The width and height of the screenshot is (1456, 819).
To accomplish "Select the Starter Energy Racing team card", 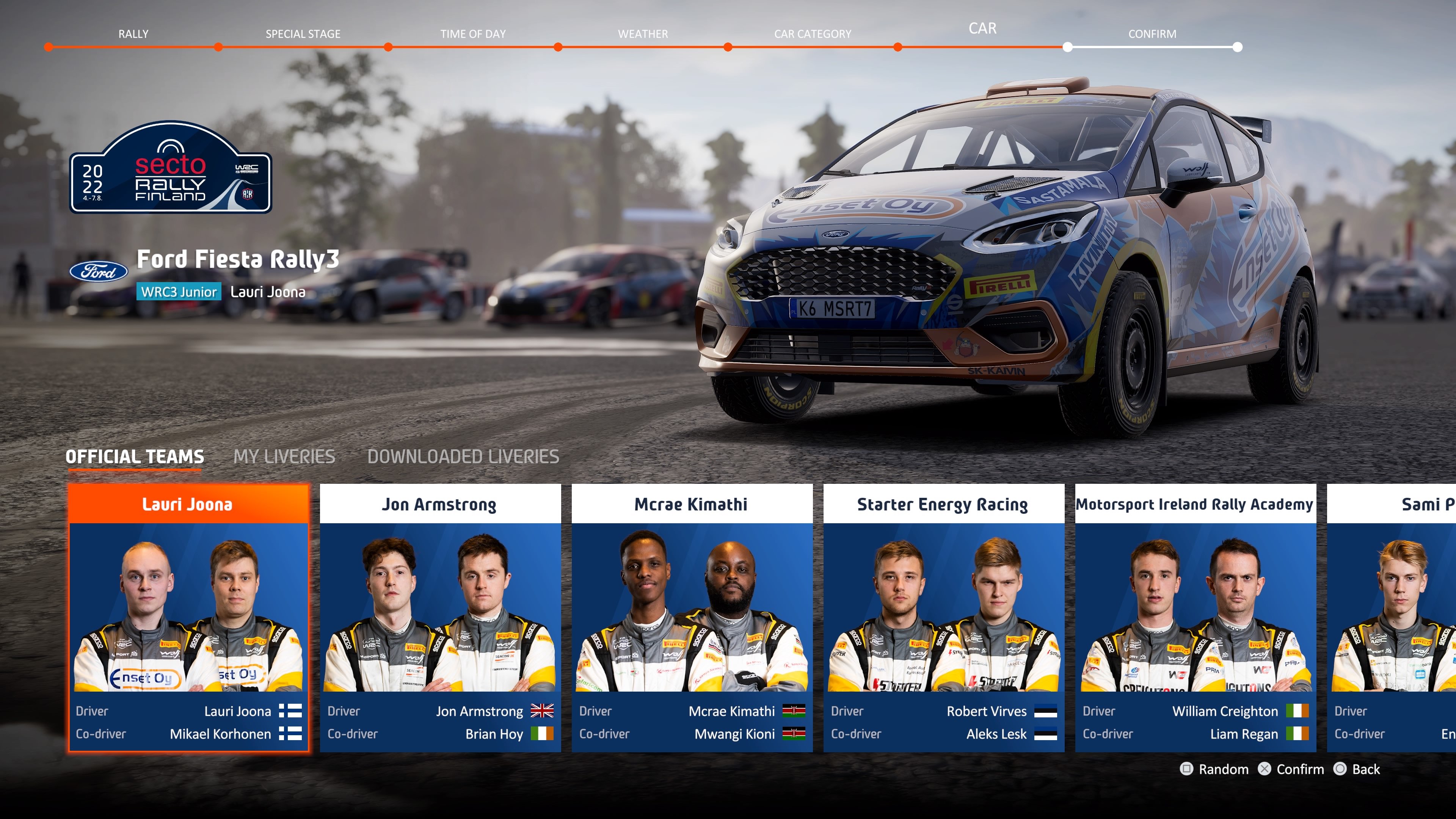I will click(943, 617).
